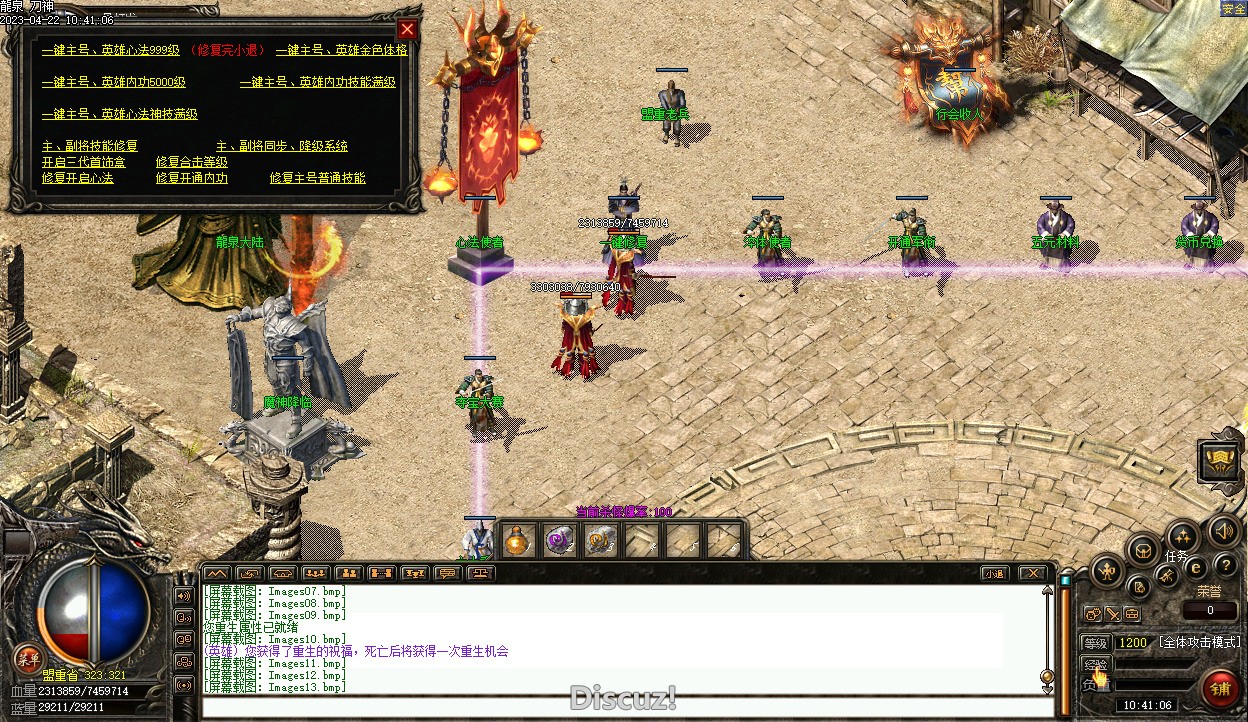This screenshot has width=1248, height=722.
Task: Use the orange potion gourd in hotbar
Action: (x=517, y=542)
